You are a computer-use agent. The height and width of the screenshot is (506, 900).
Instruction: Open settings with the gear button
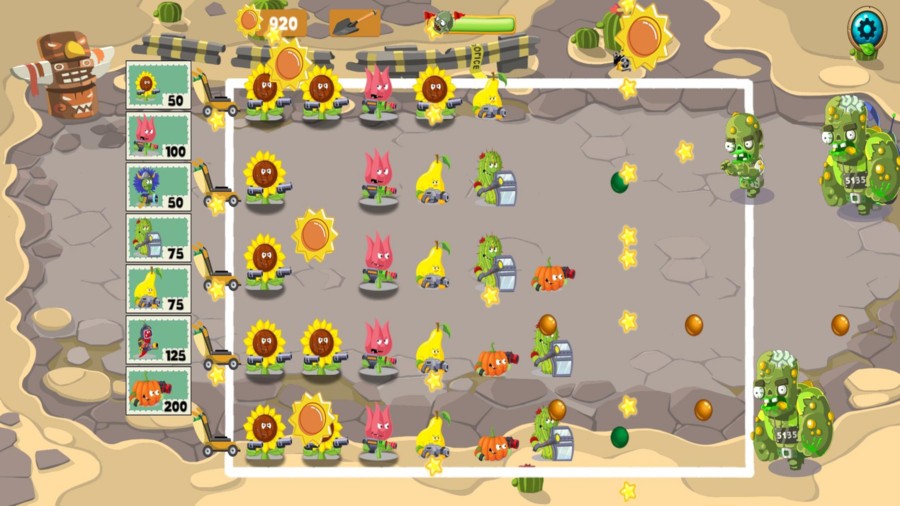tap(864, 27)
